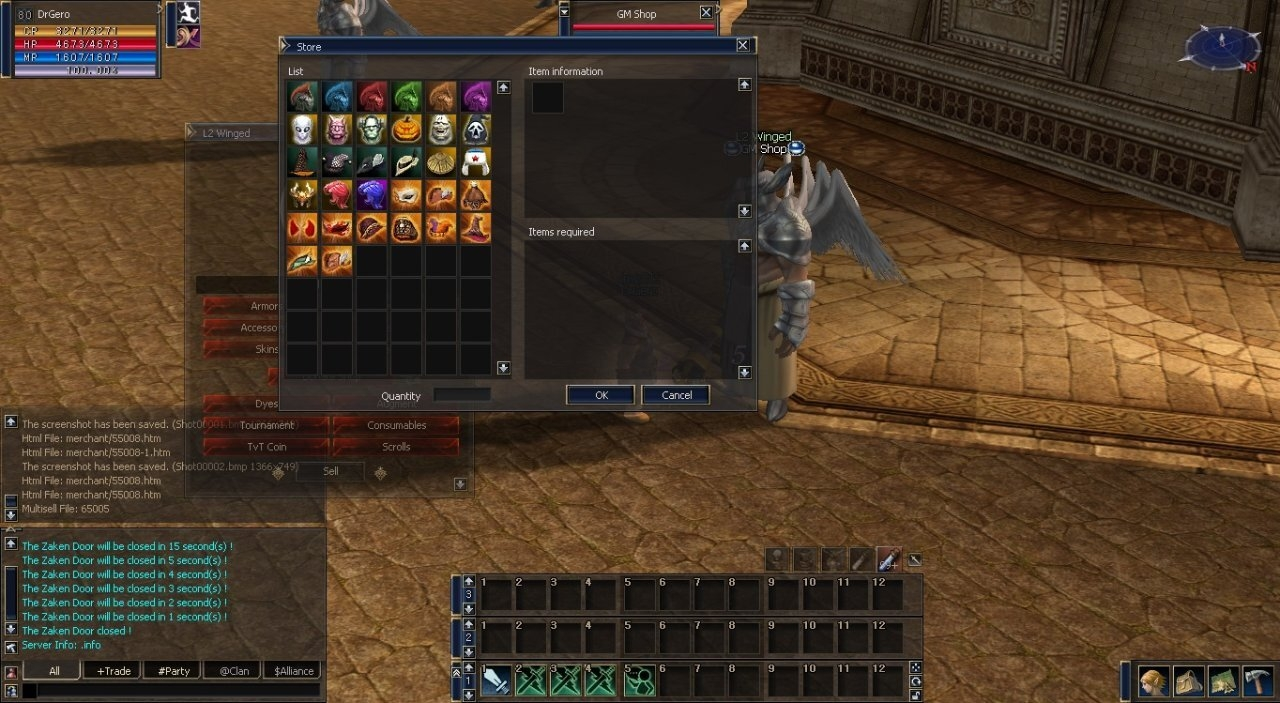Show the @Clan chat tab
The height and width of the screenshot is (703, 1280).
(x=232, y=671)
